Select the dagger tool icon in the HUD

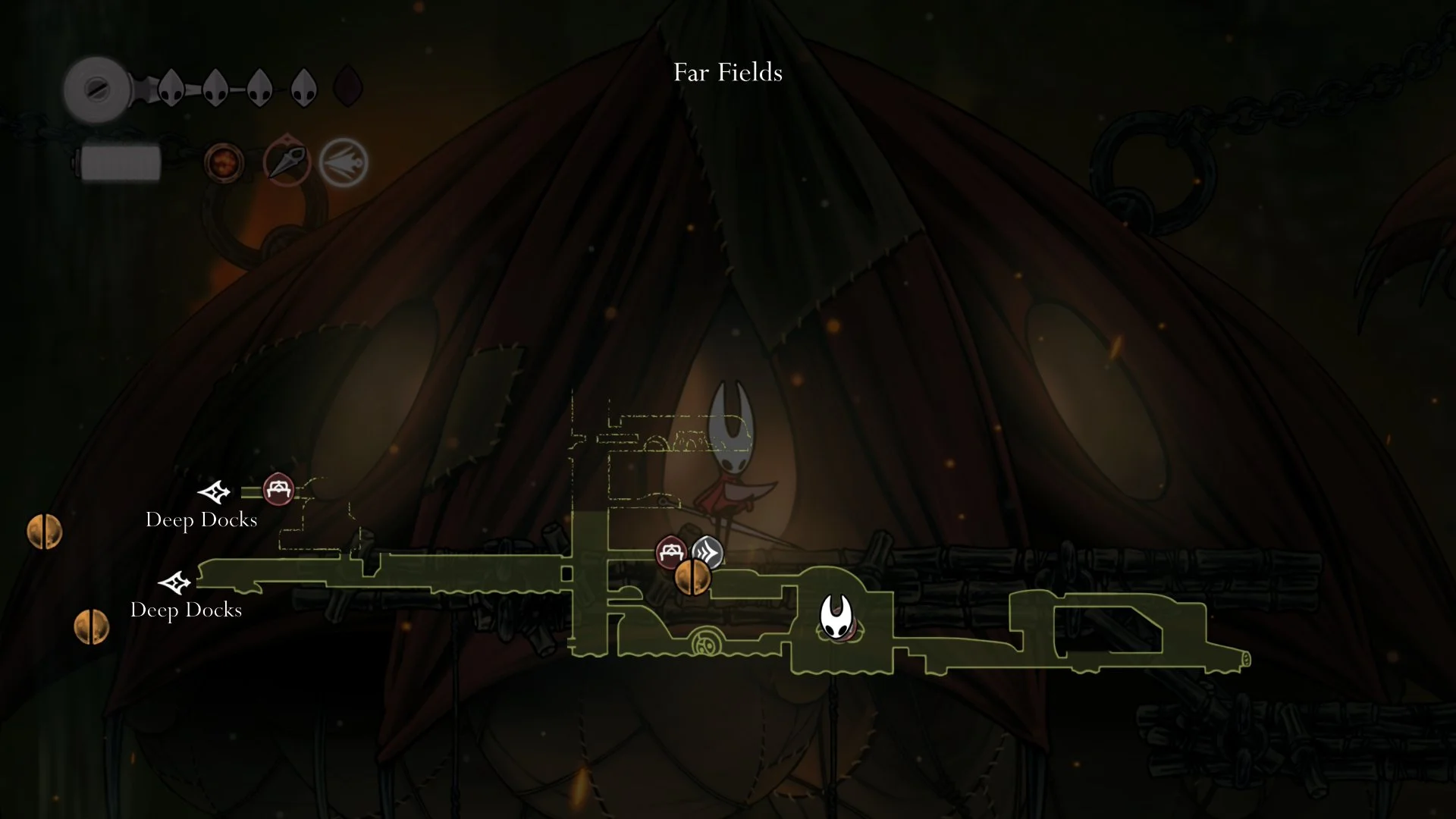click(x=287, y=162)
